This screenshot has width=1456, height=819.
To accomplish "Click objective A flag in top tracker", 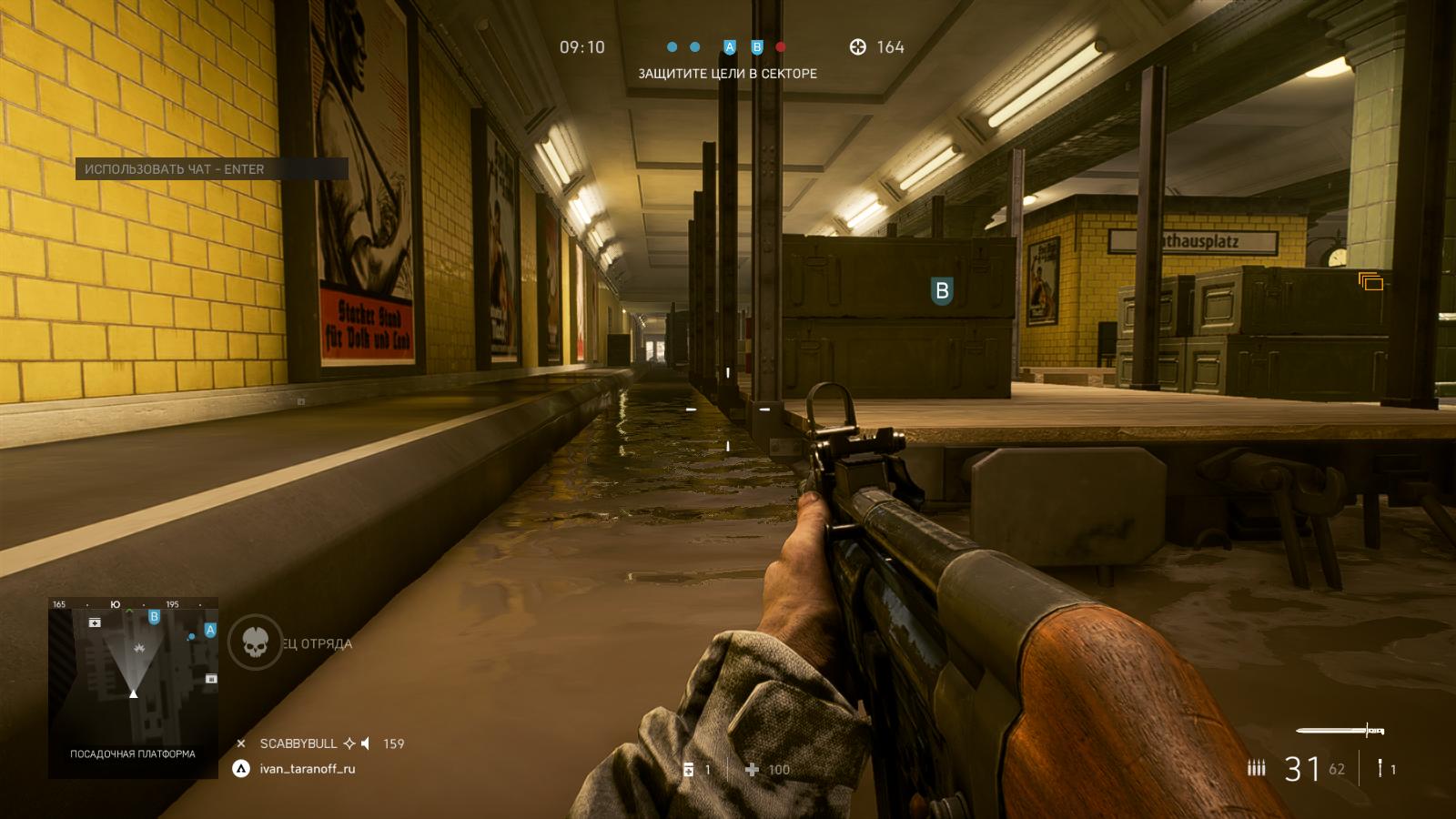I will [729, 47].
